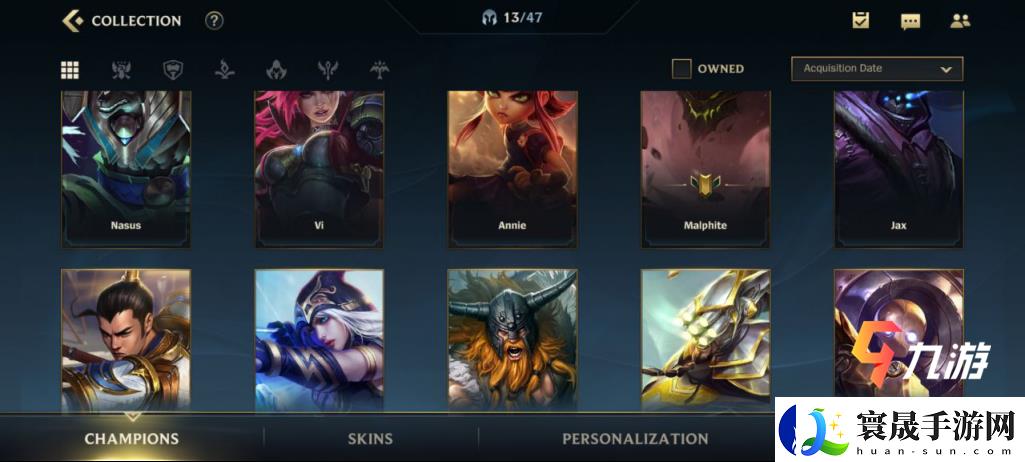Image resolution: width=1025 pixels, height=462 pixels.
Task: Show all champions with the grid filter
Action: click(x=70, y=69)
